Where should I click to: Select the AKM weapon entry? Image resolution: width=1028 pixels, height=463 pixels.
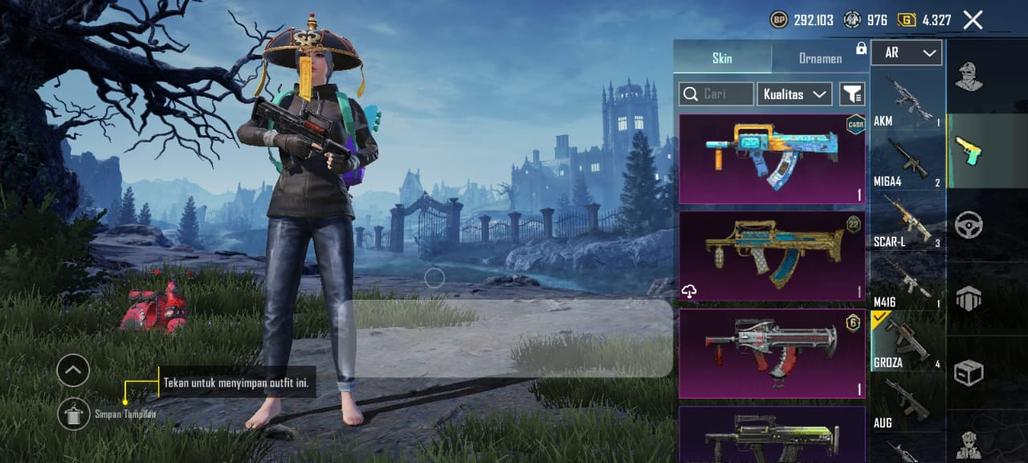click(x=907, y=102)
